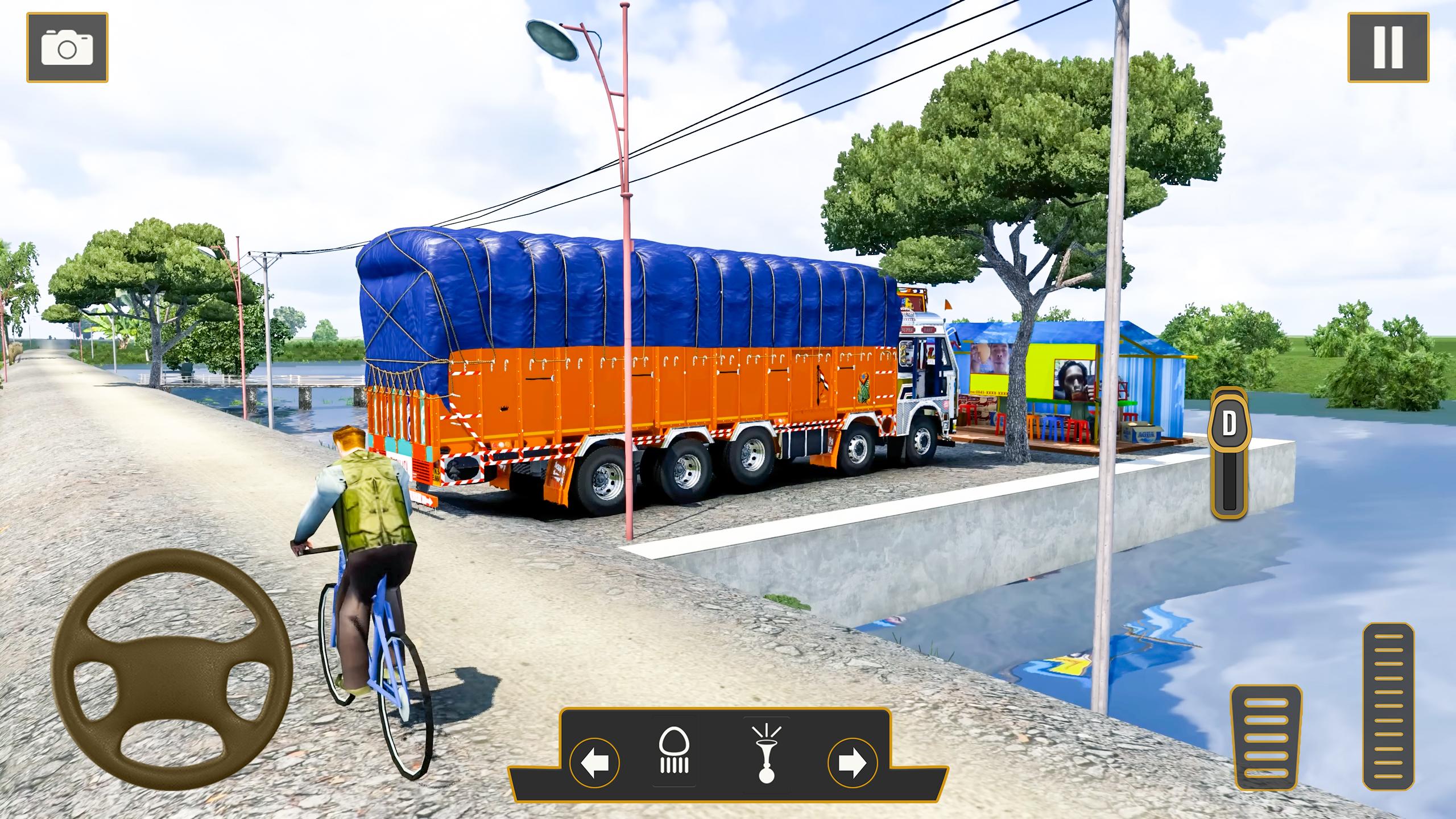Pause the game
This screenshot has height=819, width=1456.
pyautogui.click(x=1388, y=48)
